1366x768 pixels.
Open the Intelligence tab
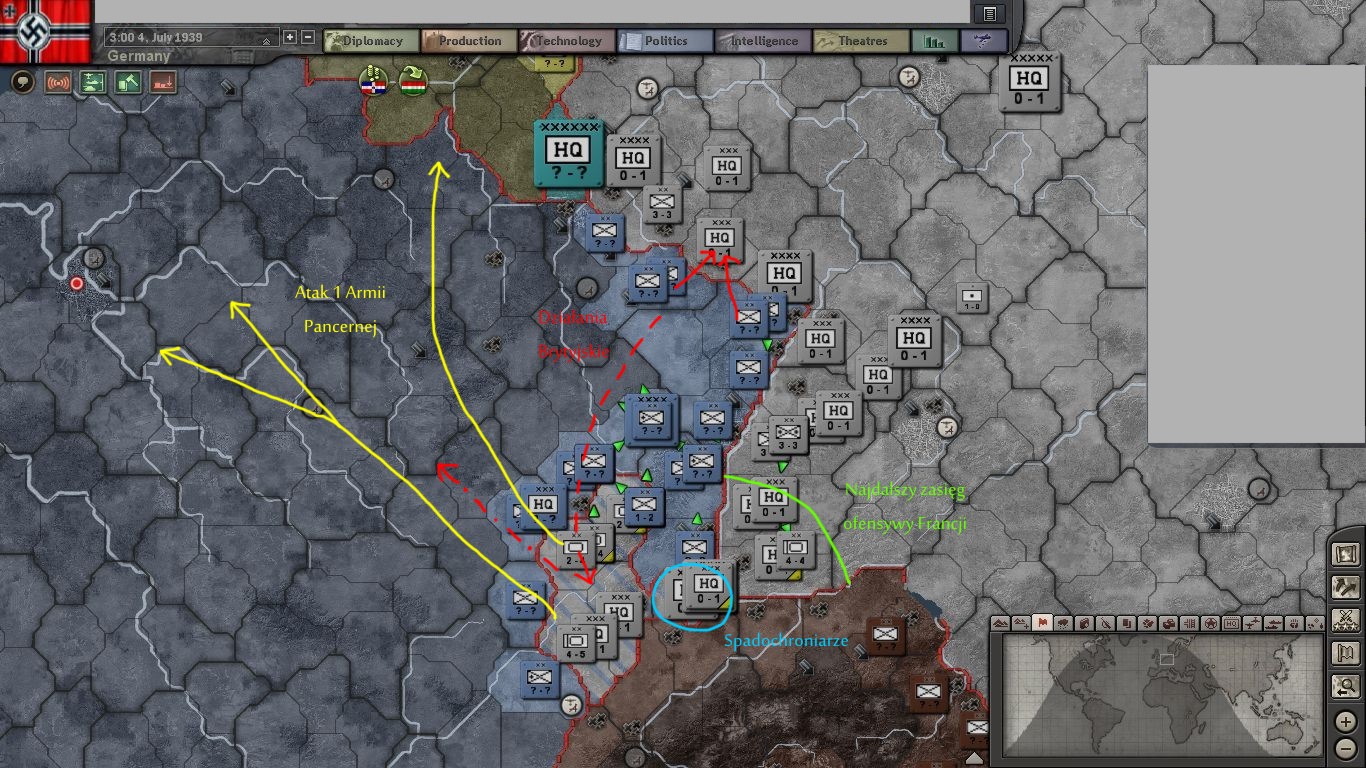tap(762, 41)
